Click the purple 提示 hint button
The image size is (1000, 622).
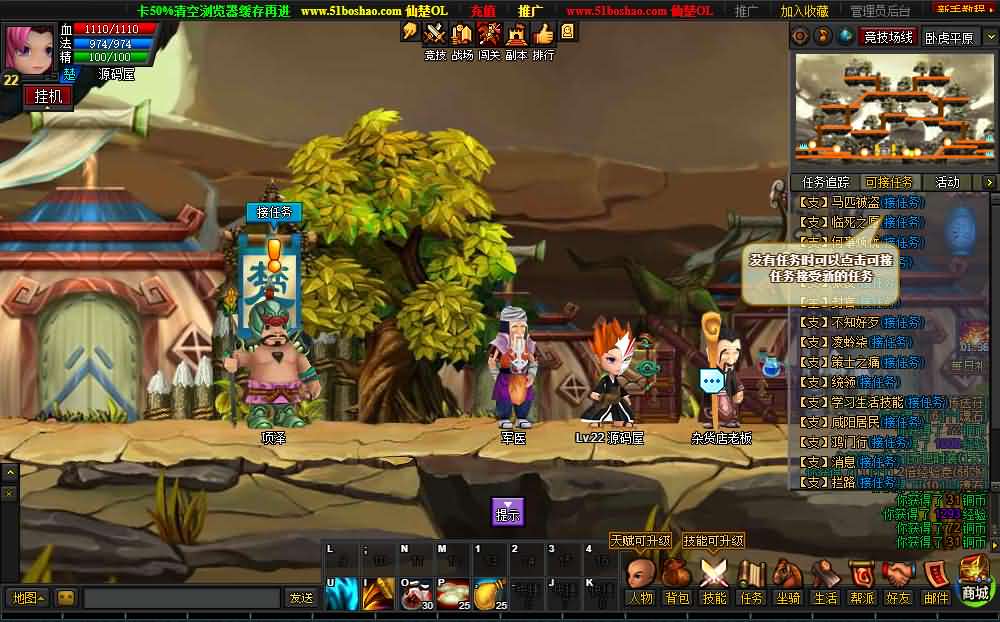click(508, 512)
